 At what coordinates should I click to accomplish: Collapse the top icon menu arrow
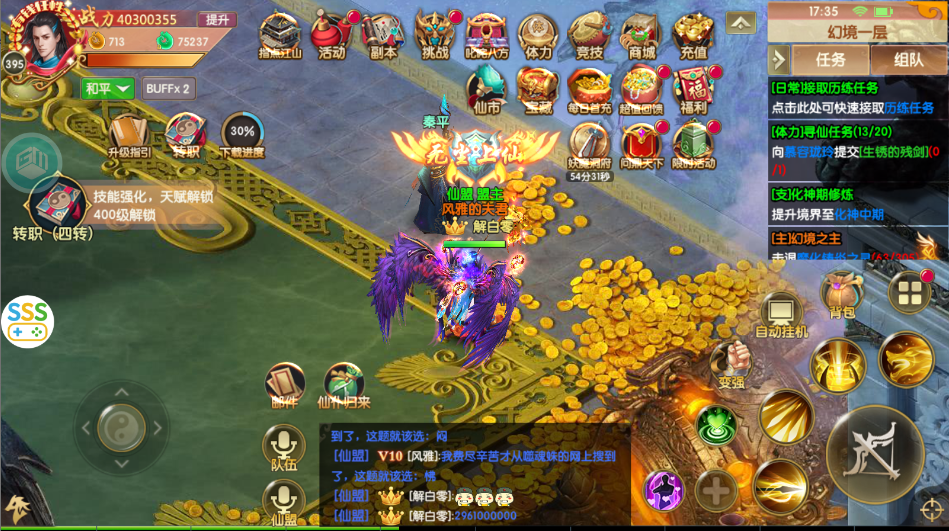[741, 22]
